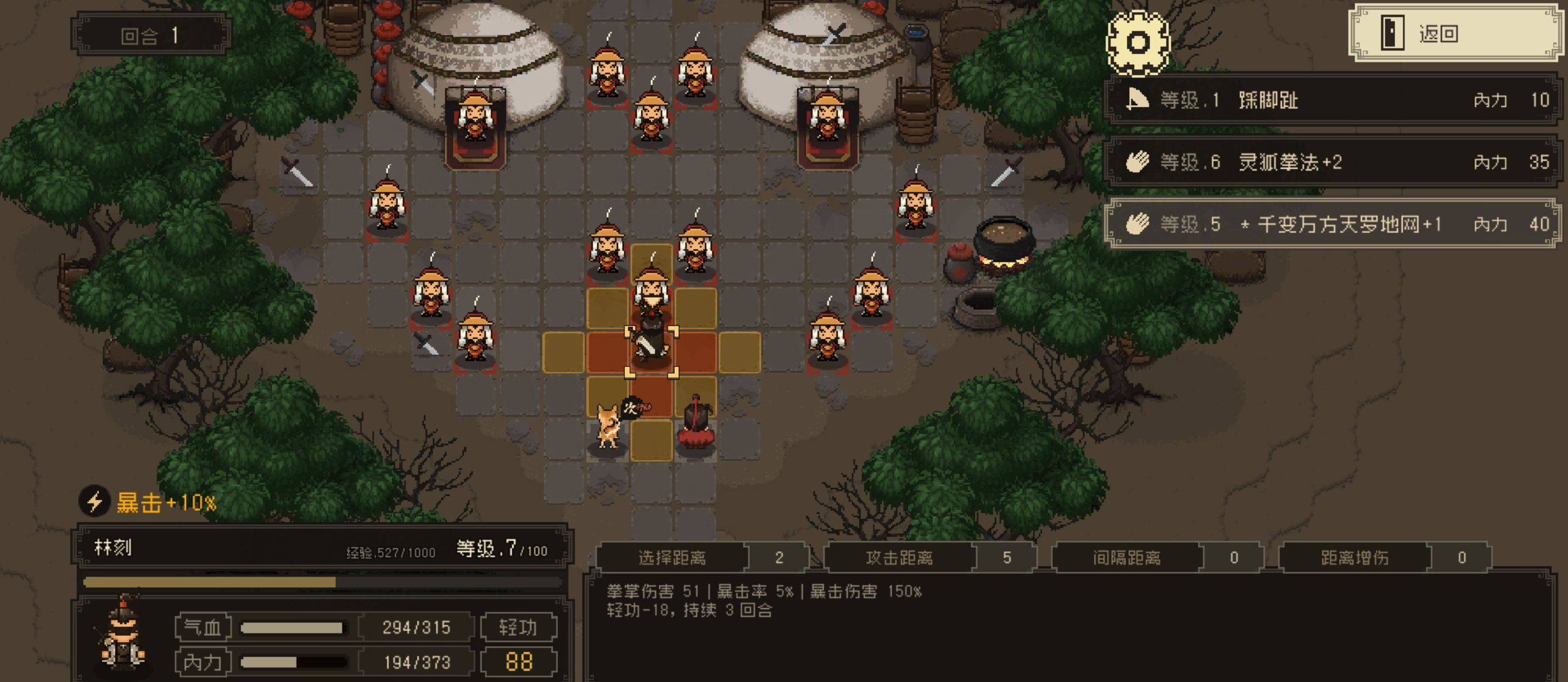Image resolution: width=1568 pixels, height=682 pixels.
Task: Open the gear settings menu
Action: tap(1137, 43)
